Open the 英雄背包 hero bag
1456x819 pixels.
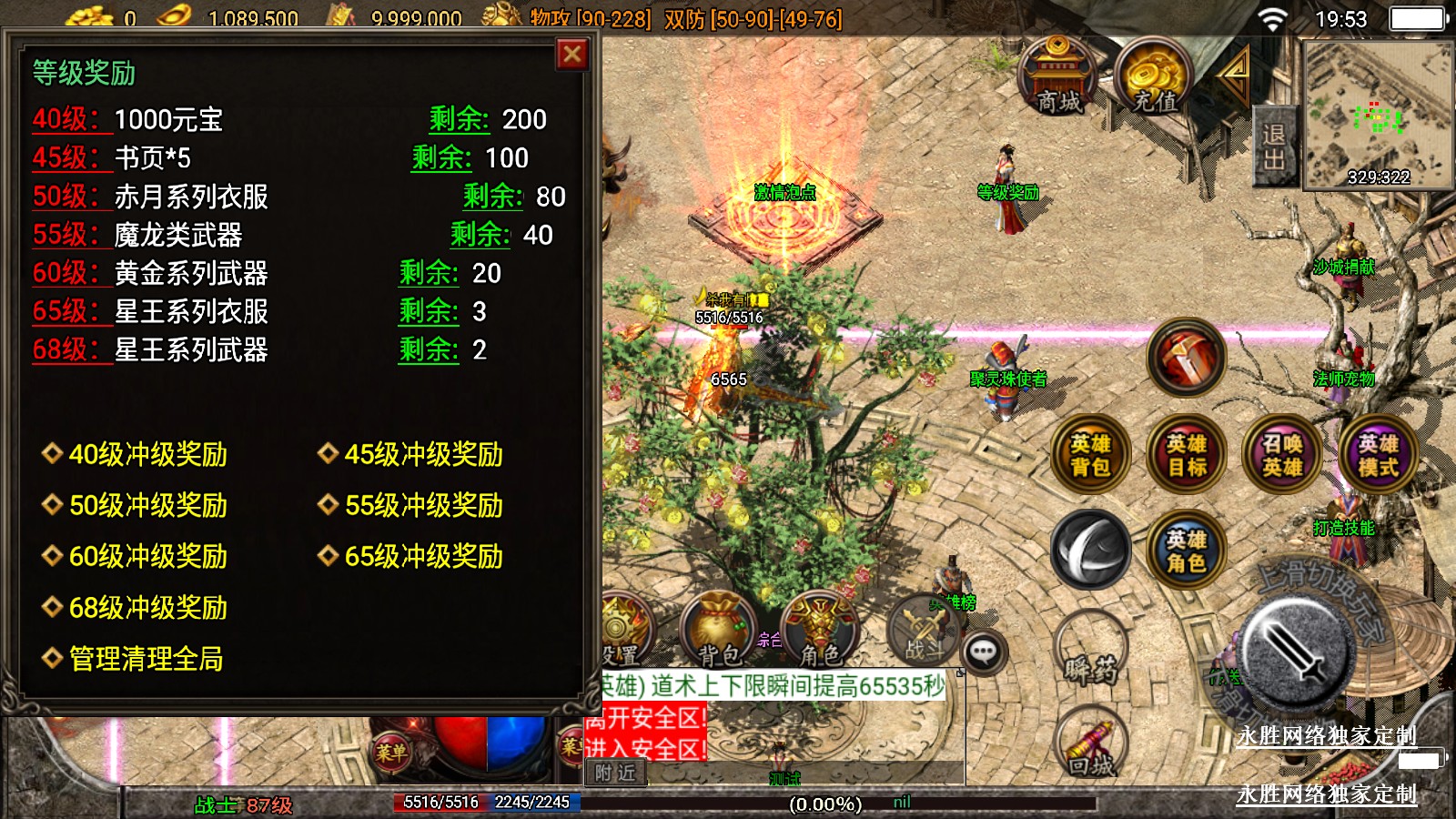tap(1090, 455)
